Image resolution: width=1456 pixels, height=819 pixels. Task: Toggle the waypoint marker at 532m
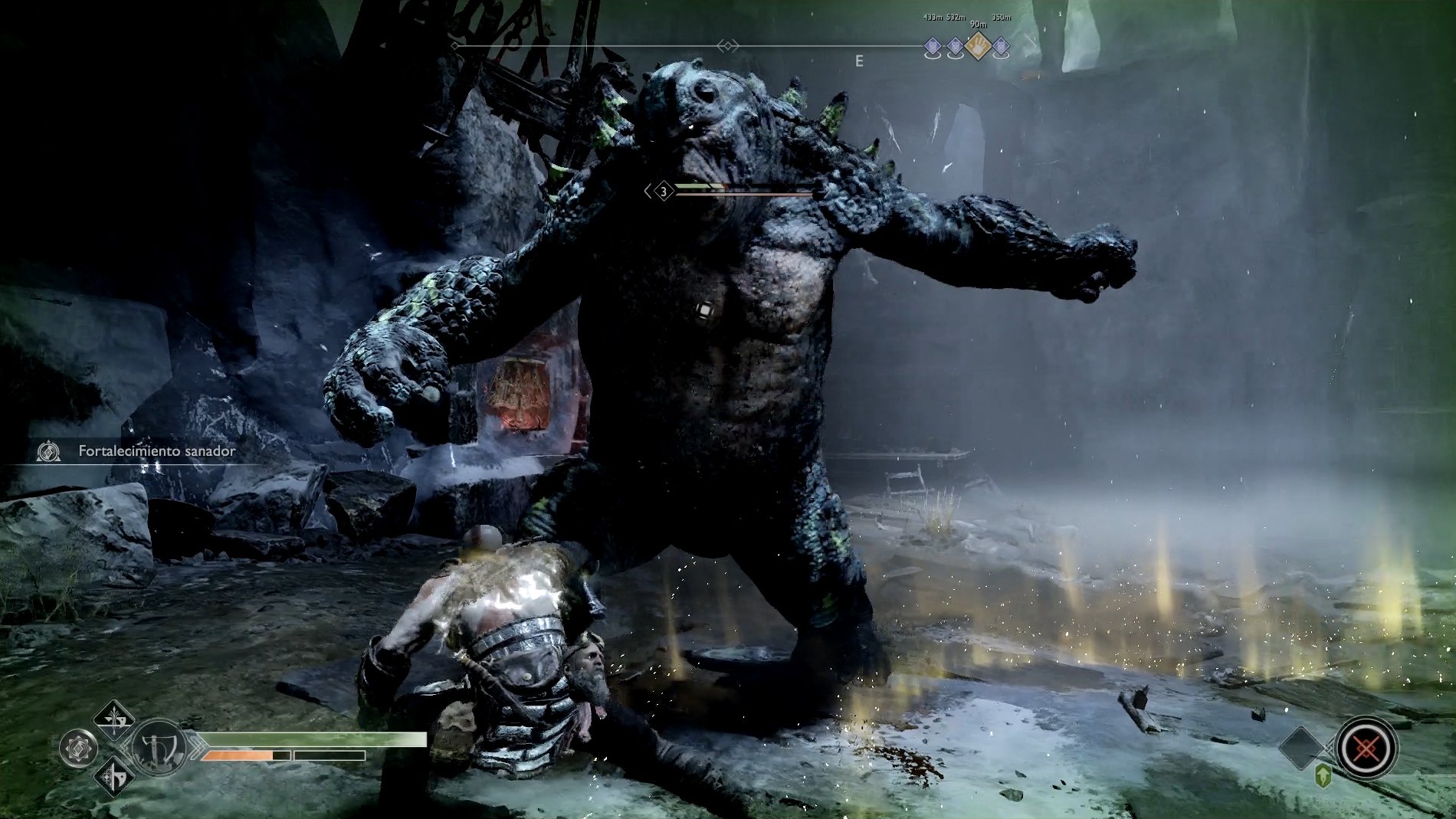click(956, 46)
